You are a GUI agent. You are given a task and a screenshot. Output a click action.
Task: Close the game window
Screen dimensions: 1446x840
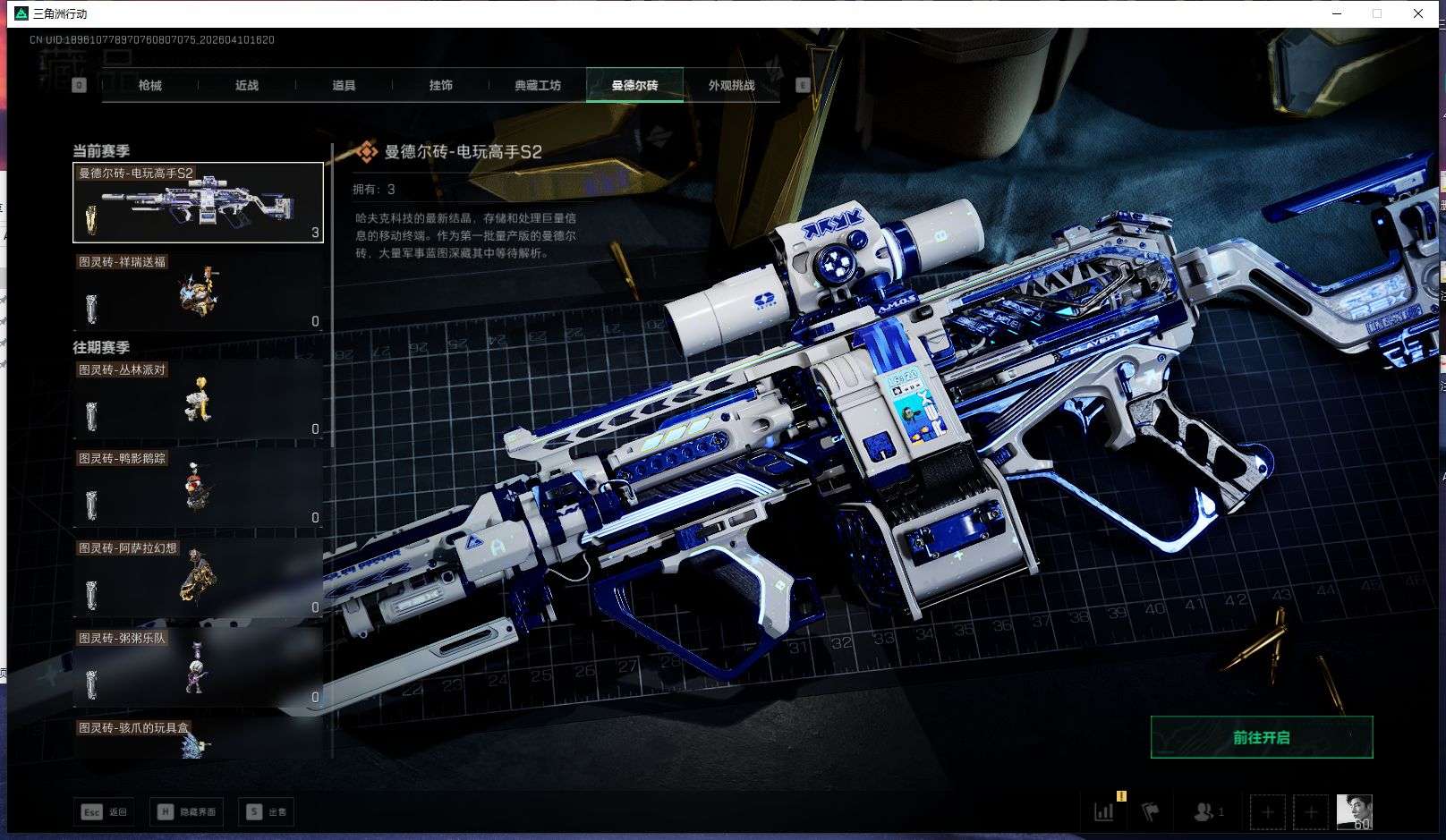[1418, 13]
